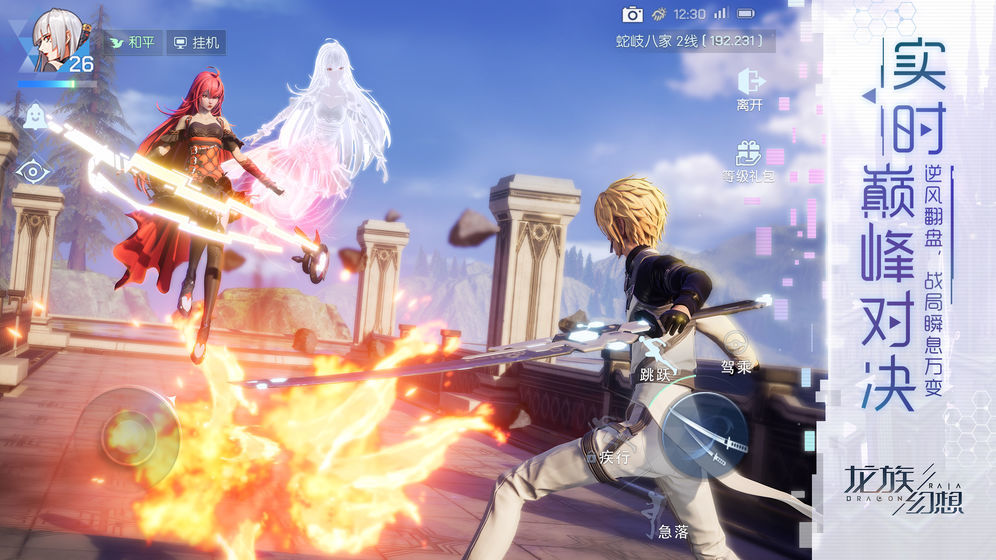Open the camera screenshot mode
Screen dimensions: 996x560
tap(632, 14)
